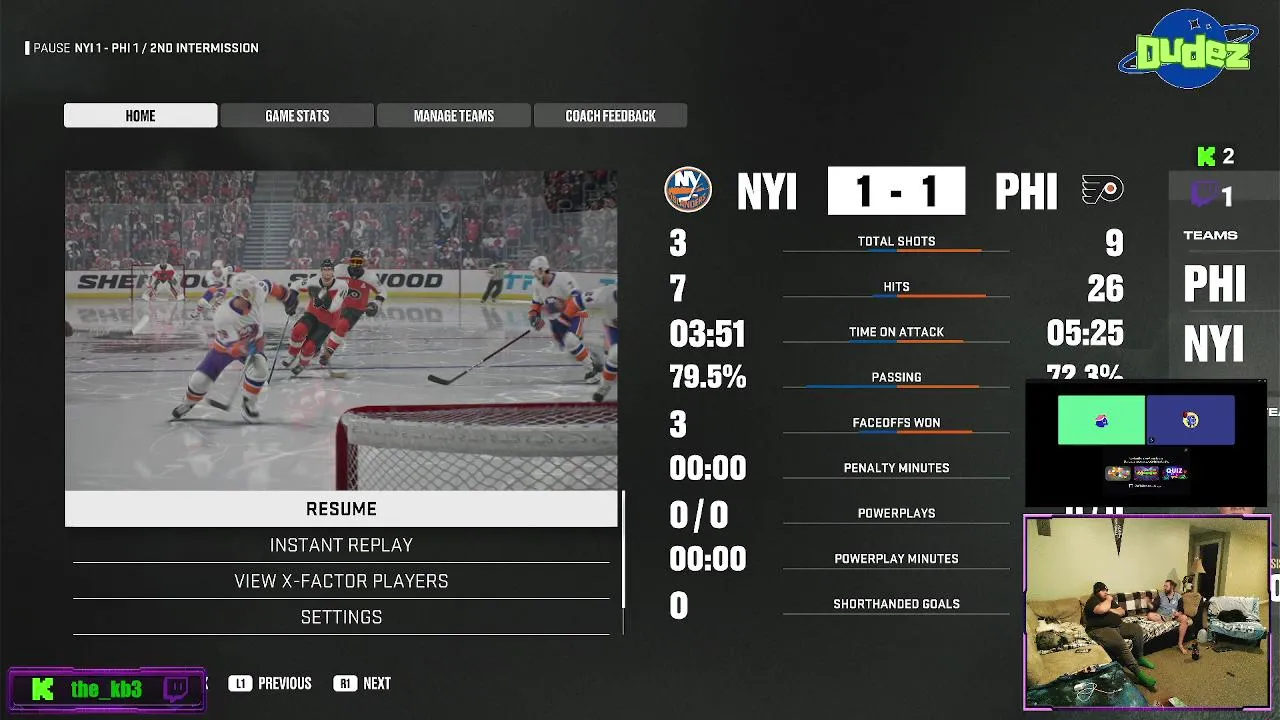Show the Coach Feedback tab
Image resolution: width=1280 pixels, height=720 pixels.
pyautogui.click(x=610, y=116)
